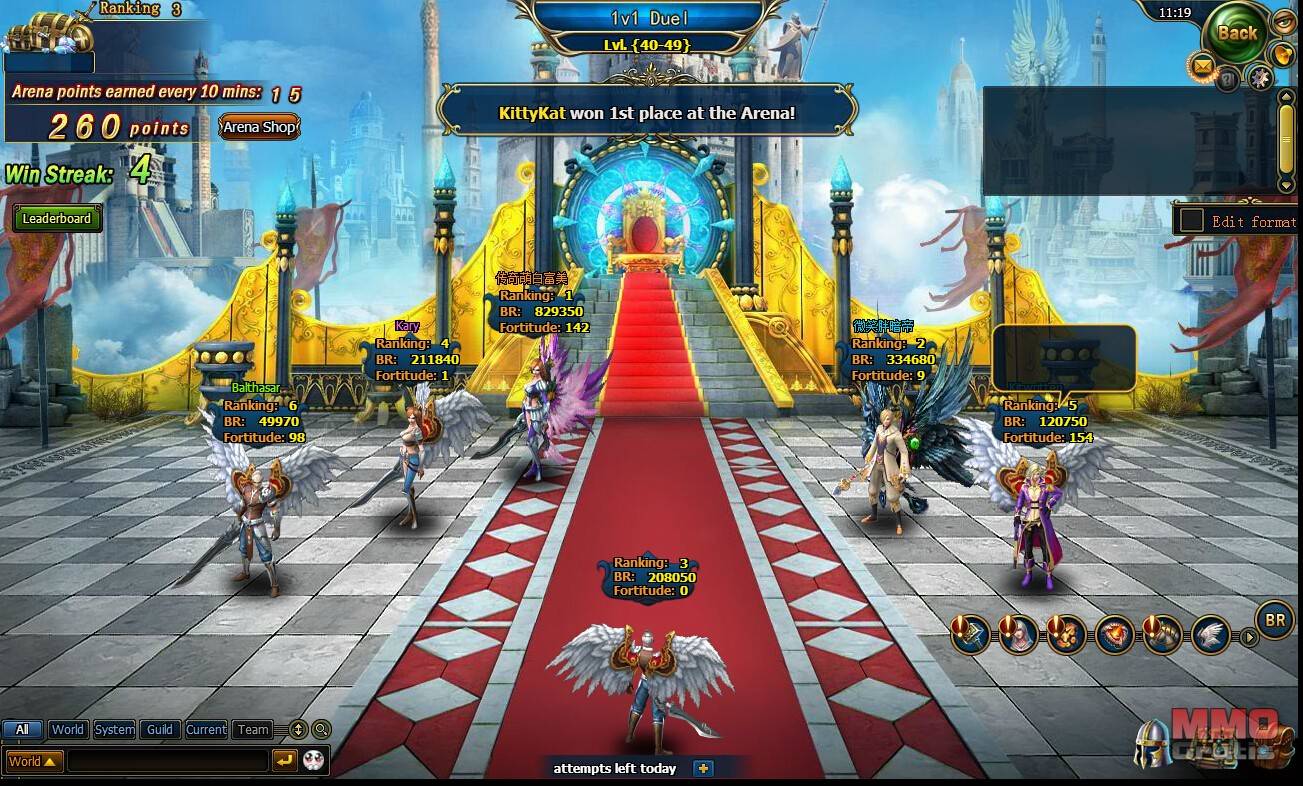Show the arena Leaderboard

pyautogui.click(x=57, y=218)
